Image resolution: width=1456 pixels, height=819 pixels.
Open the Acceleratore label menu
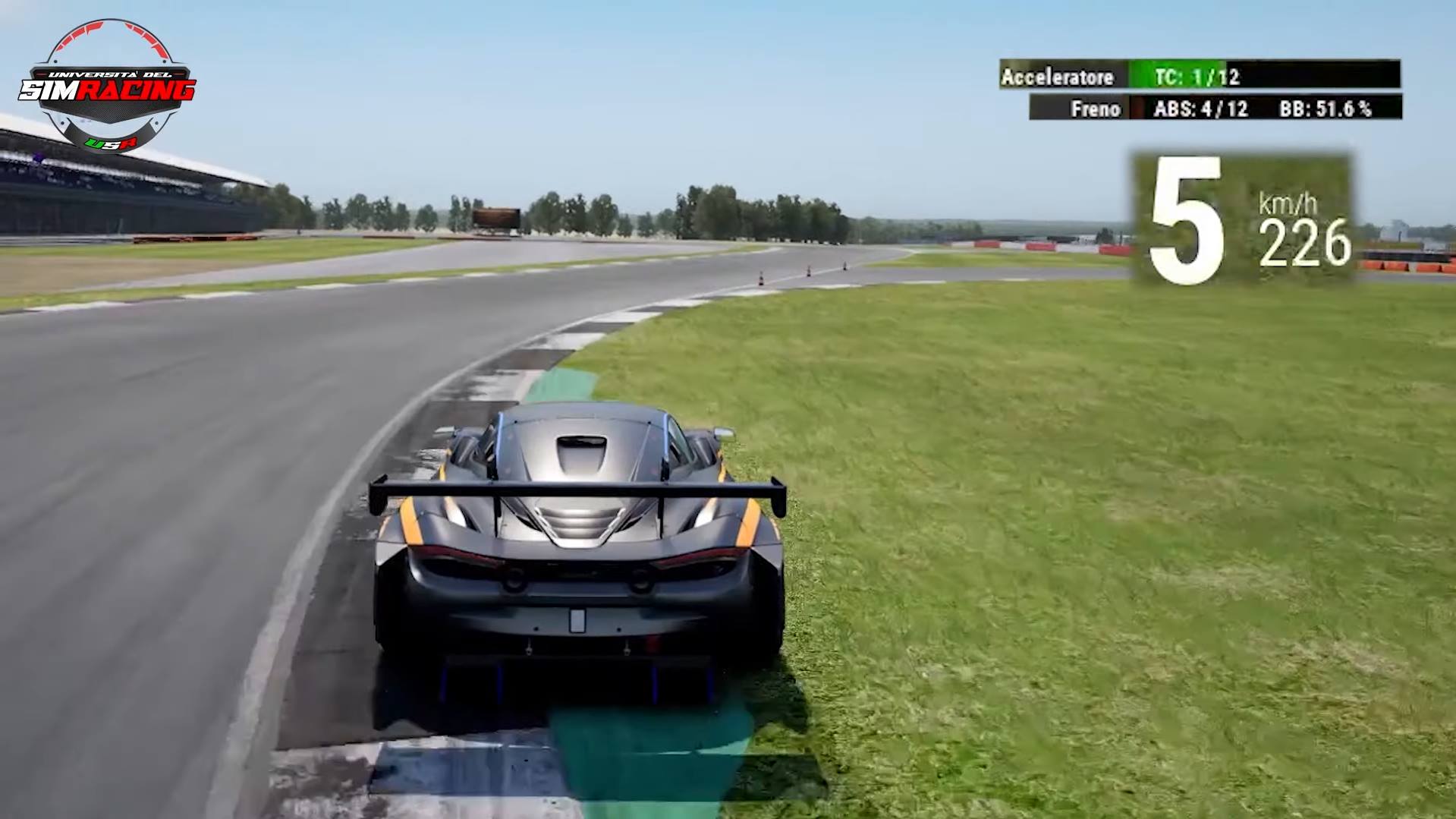[1058, 77]
